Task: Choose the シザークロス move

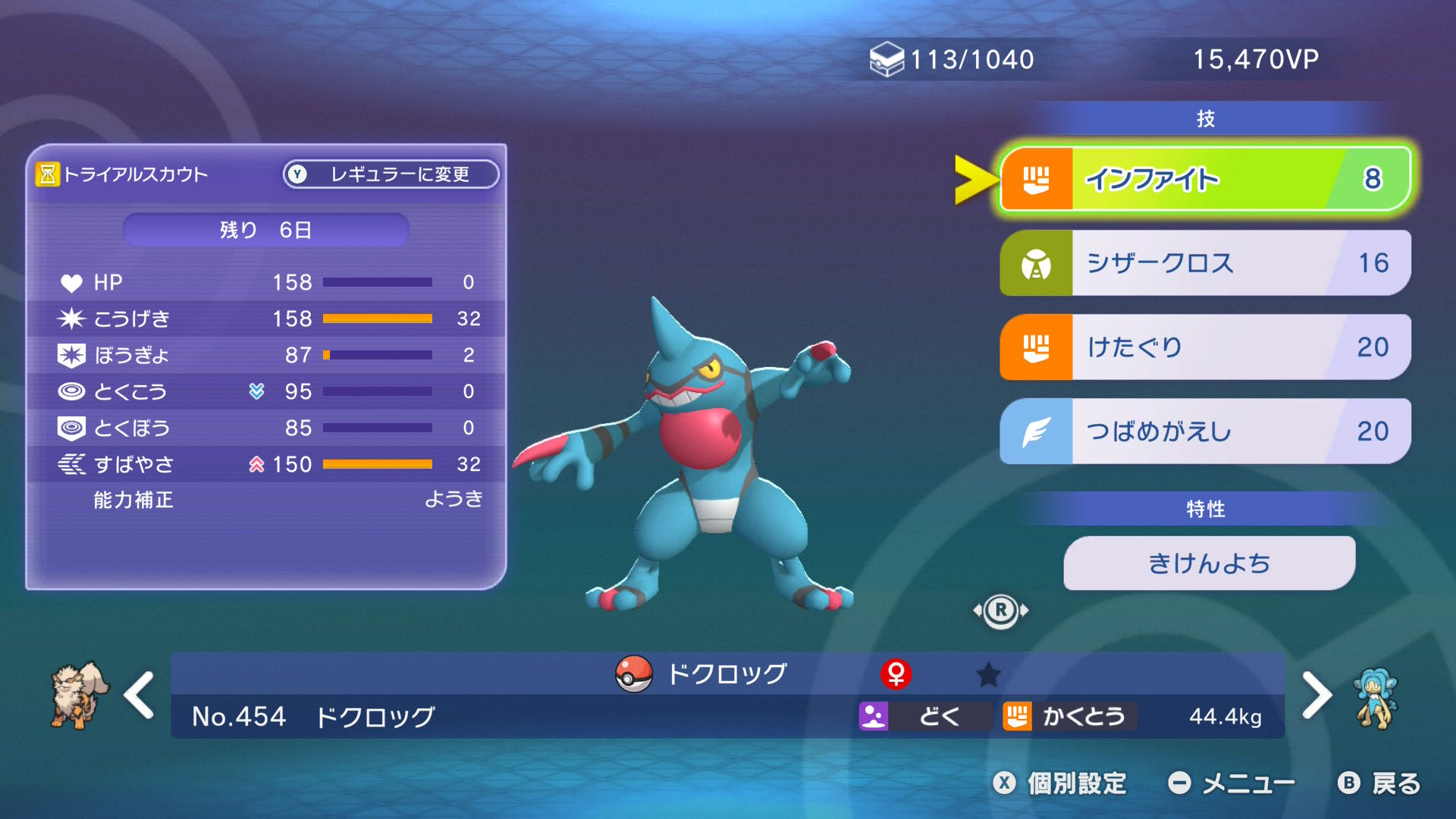Action: click(1204, 263)
